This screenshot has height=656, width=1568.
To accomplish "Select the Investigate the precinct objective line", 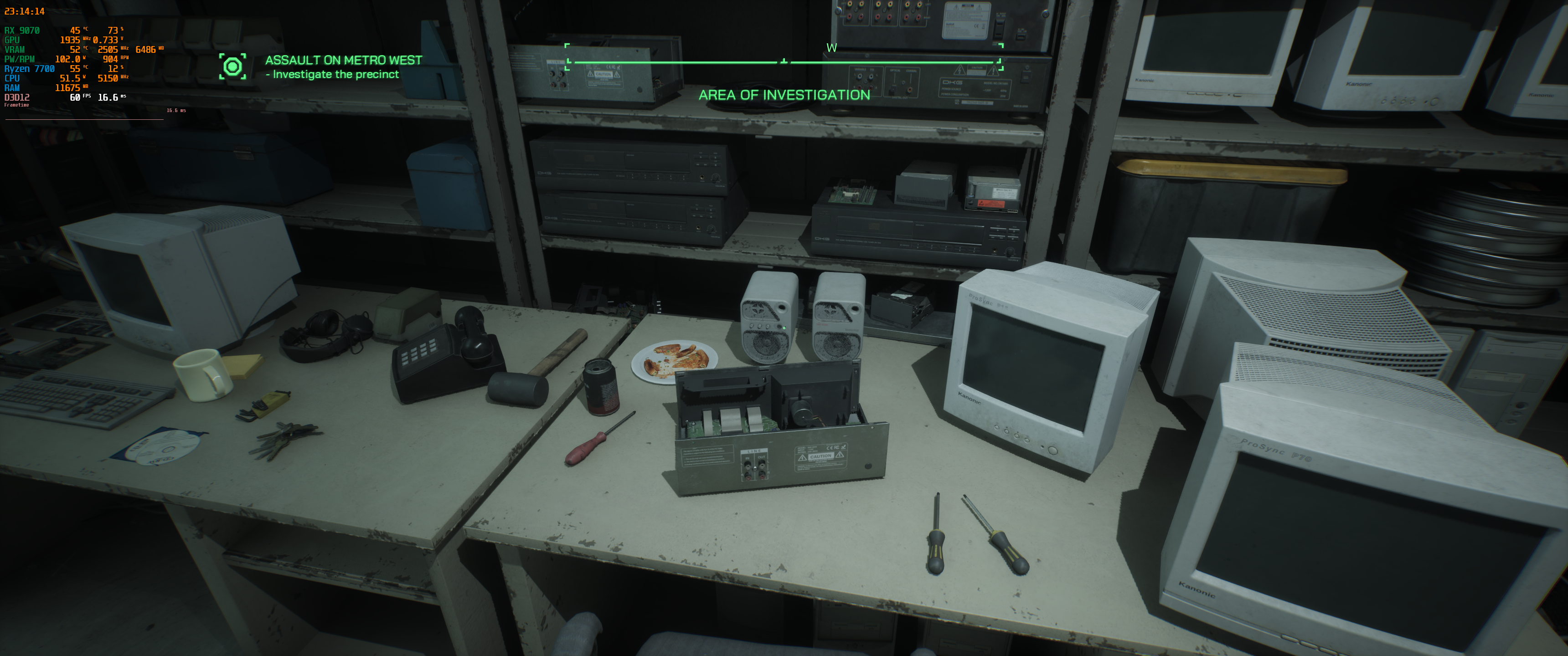I will click(x=334, y=74).
